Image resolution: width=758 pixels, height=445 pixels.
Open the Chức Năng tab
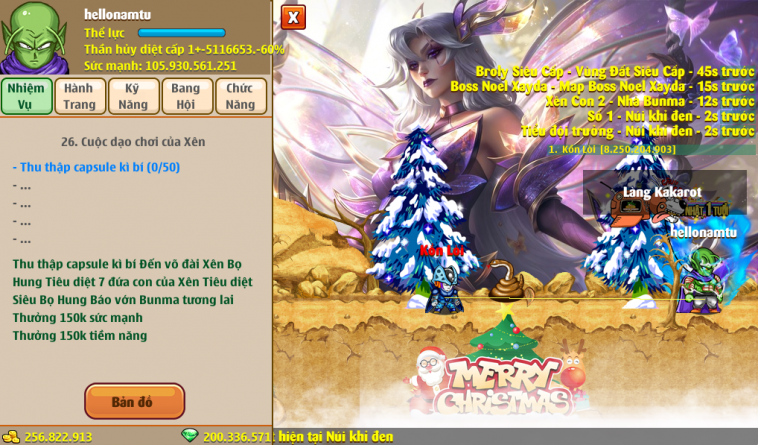pos(241,96)
